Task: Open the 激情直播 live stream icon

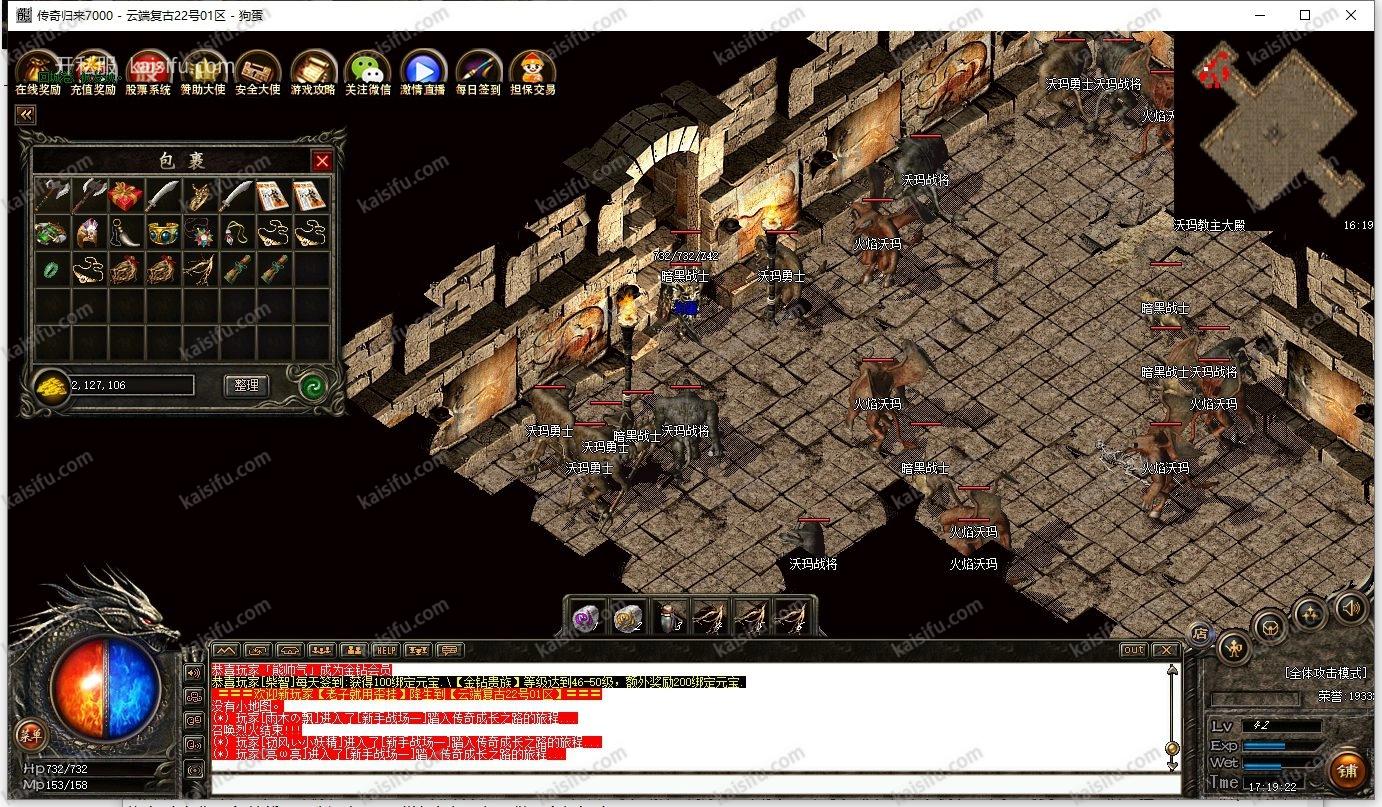Action: coord(422,71)
